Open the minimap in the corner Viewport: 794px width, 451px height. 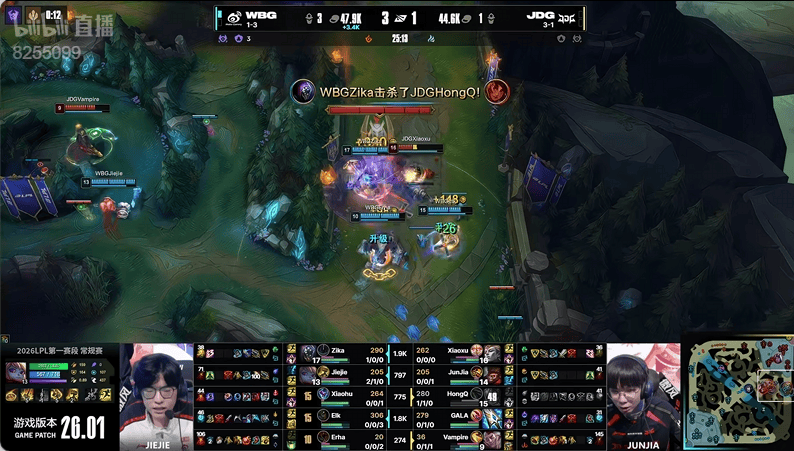738,394
